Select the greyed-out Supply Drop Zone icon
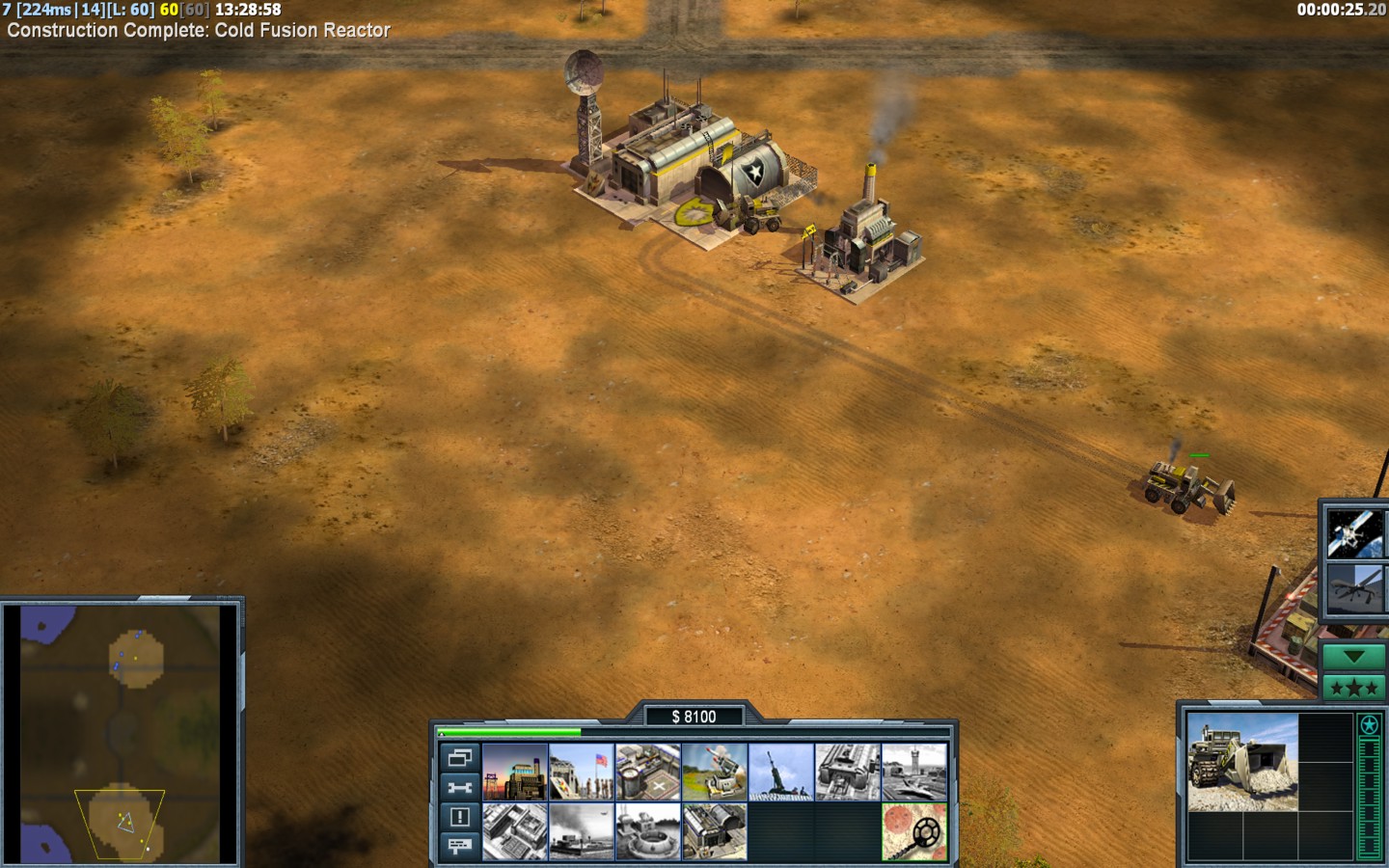 coord(582,831)
